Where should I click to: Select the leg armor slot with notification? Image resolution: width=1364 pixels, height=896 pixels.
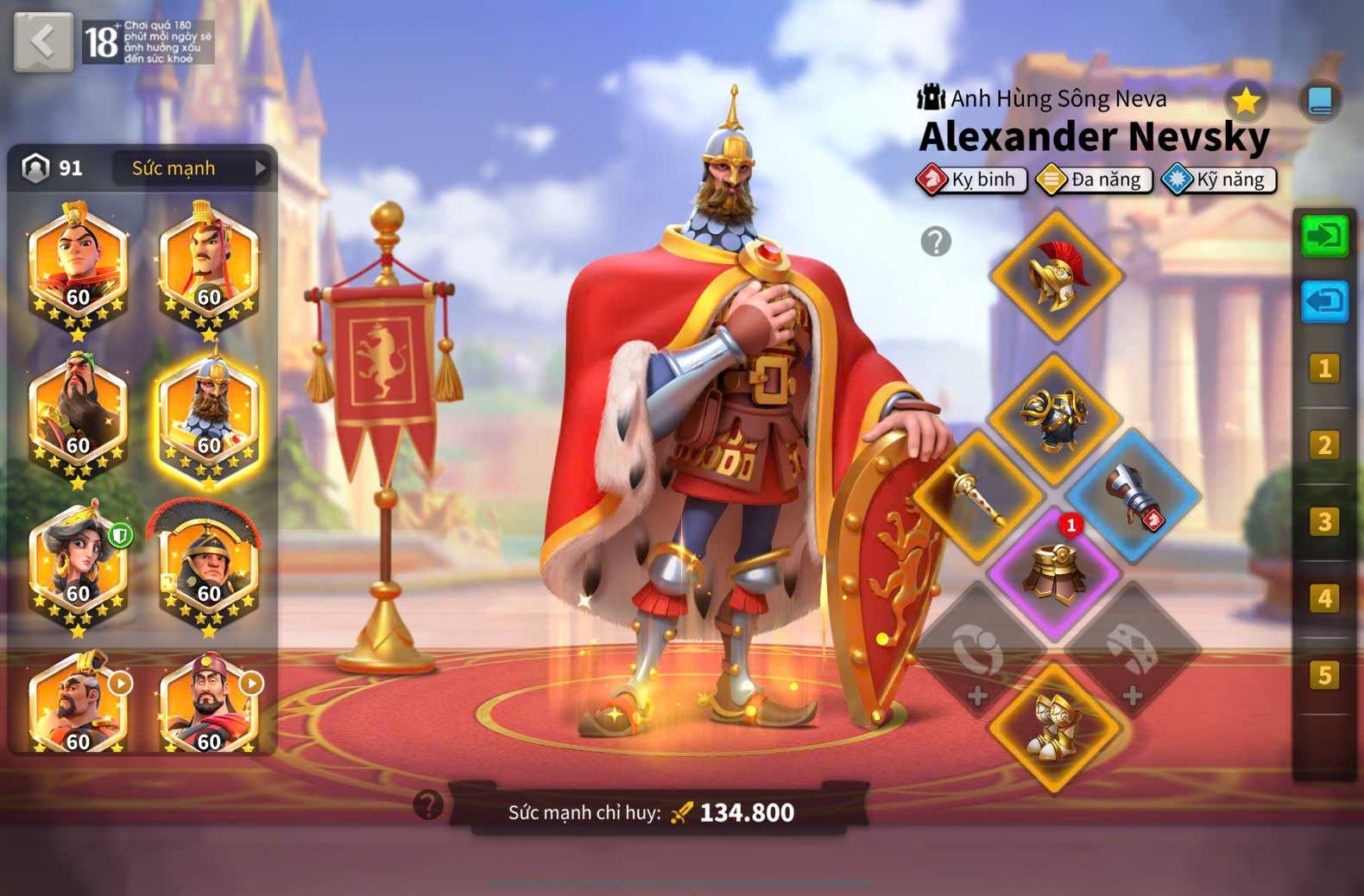click(x=1054, y=572)
